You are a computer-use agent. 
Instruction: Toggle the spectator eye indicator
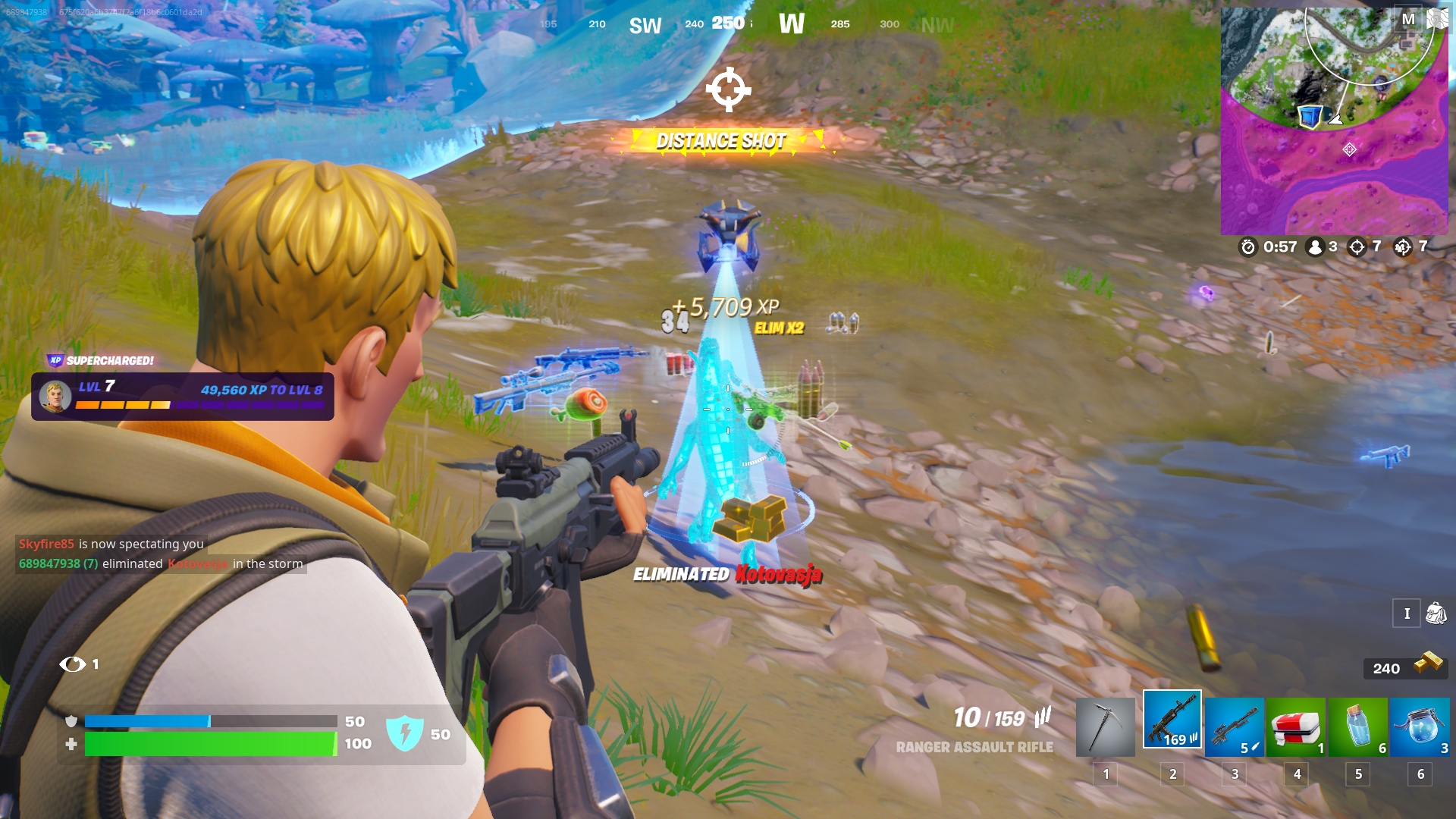click(74, 664)
